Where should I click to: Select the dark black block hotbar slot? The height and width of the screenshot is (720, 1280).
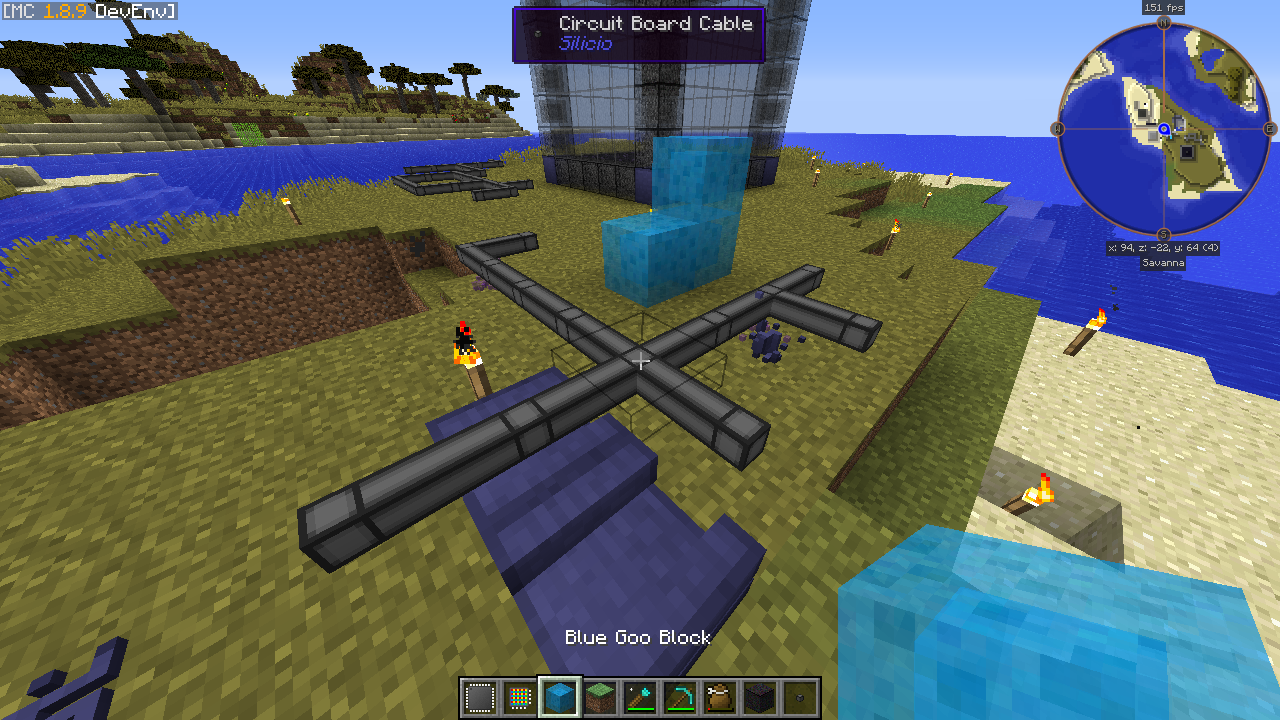point(760,697)
